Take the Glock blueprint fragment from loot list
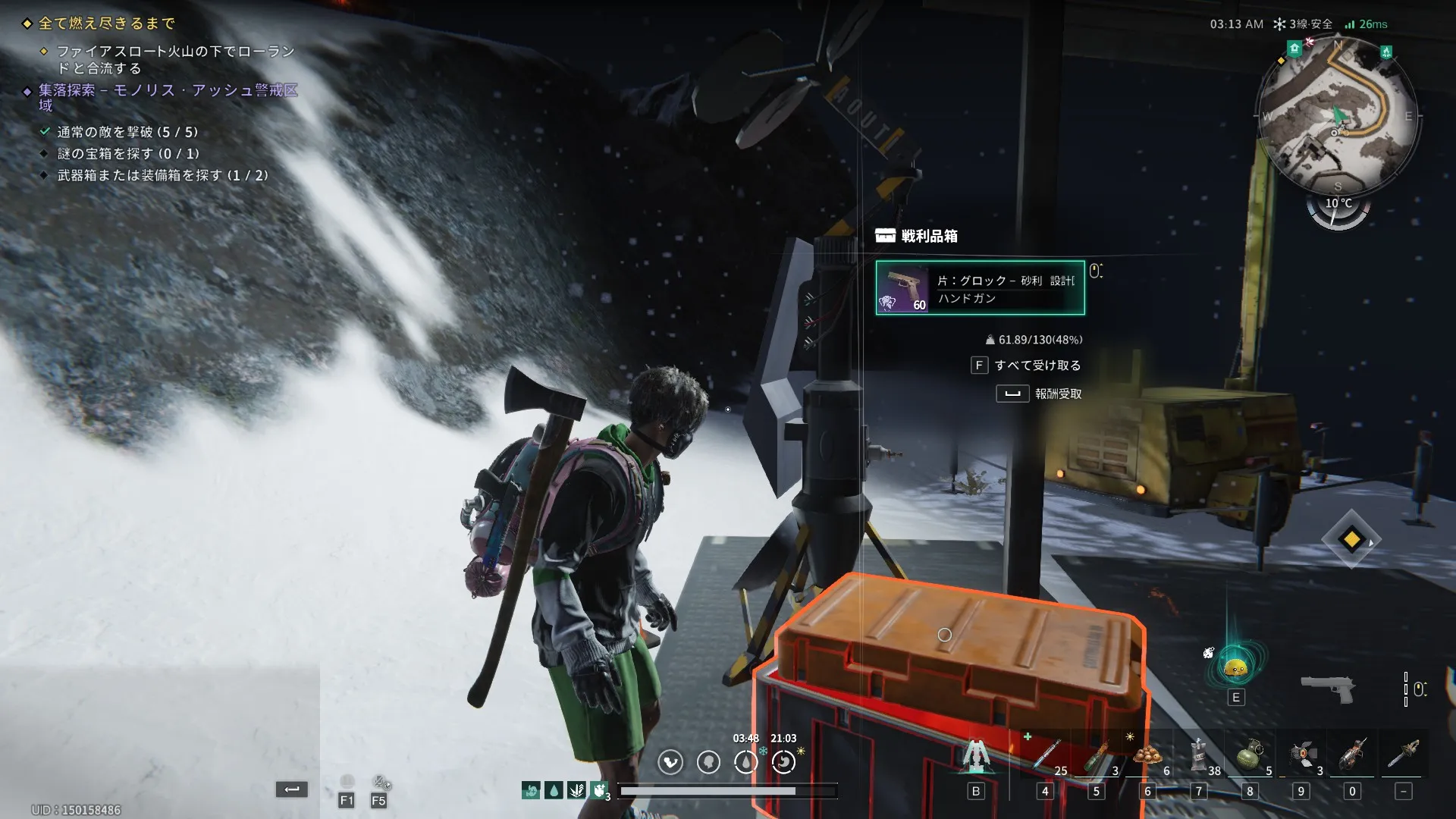Image resolution: width=1456 pixels, height=819 pixels. point(980,288)
